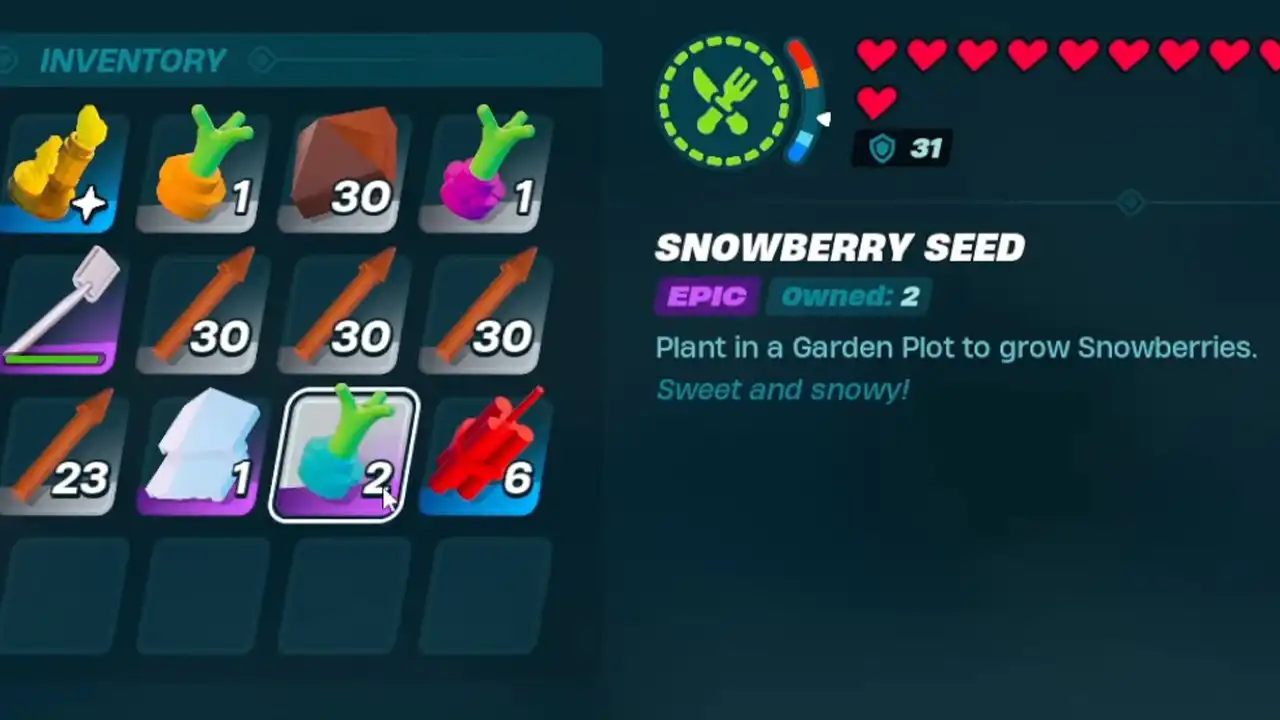Click the white pointer on the hunger arc gauge
Image resolution: width=1280 pixels, height=720 pixels.
click(x=827, y=120)
